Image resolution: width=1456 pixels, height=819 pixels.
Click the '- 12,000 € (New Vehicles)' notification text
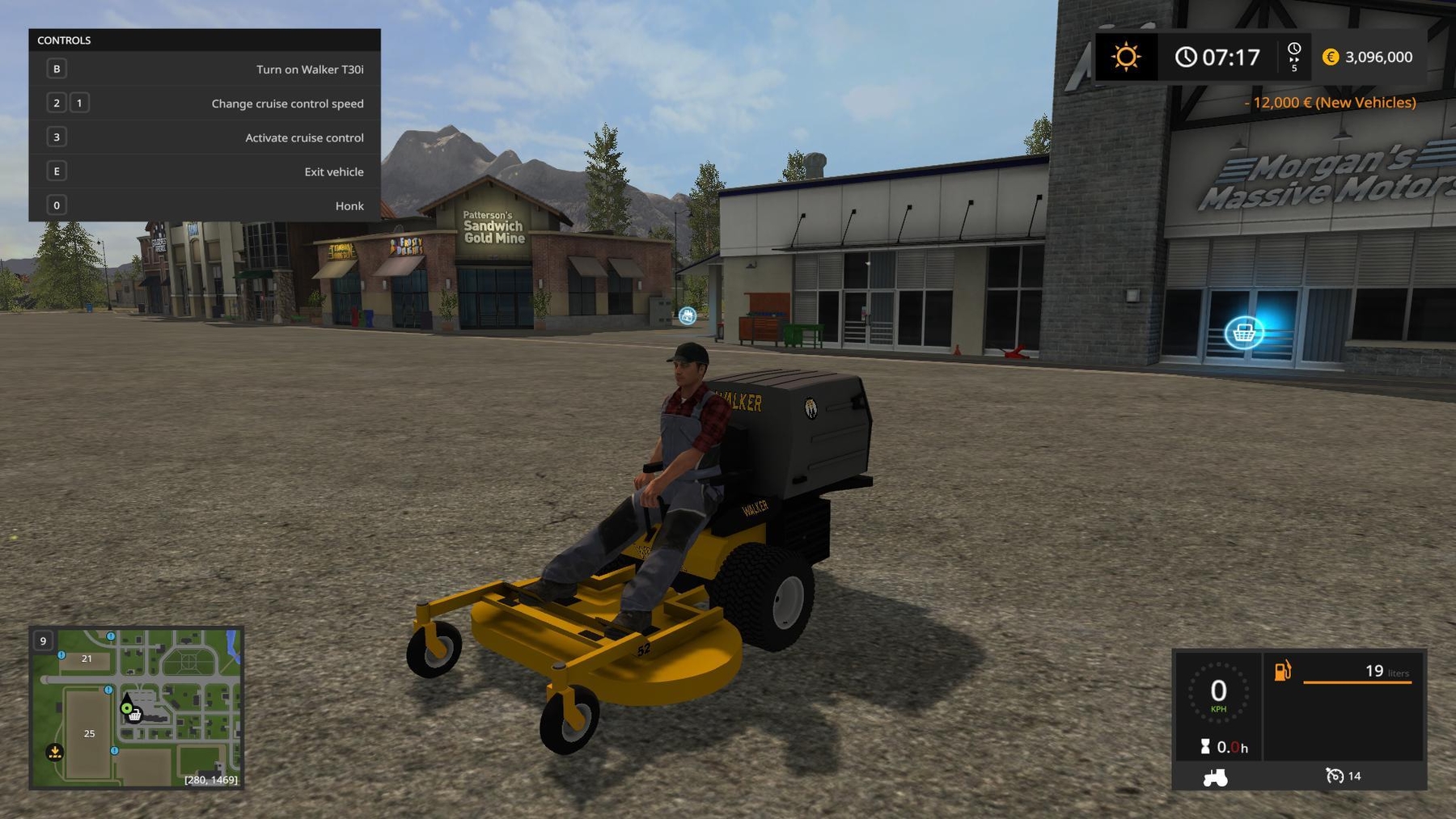click(x=1329, y=103)
